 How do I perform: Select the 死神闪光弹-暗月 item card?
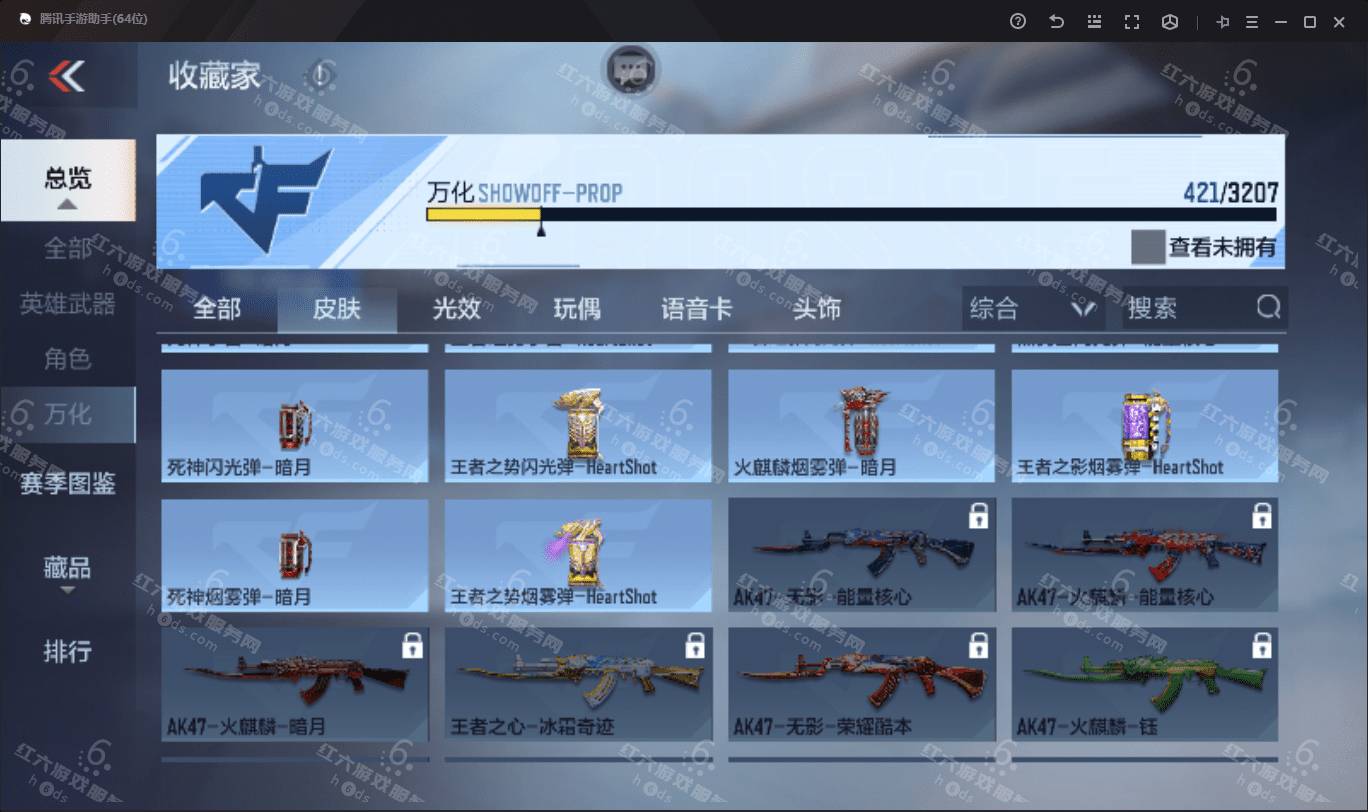[294, 425]
